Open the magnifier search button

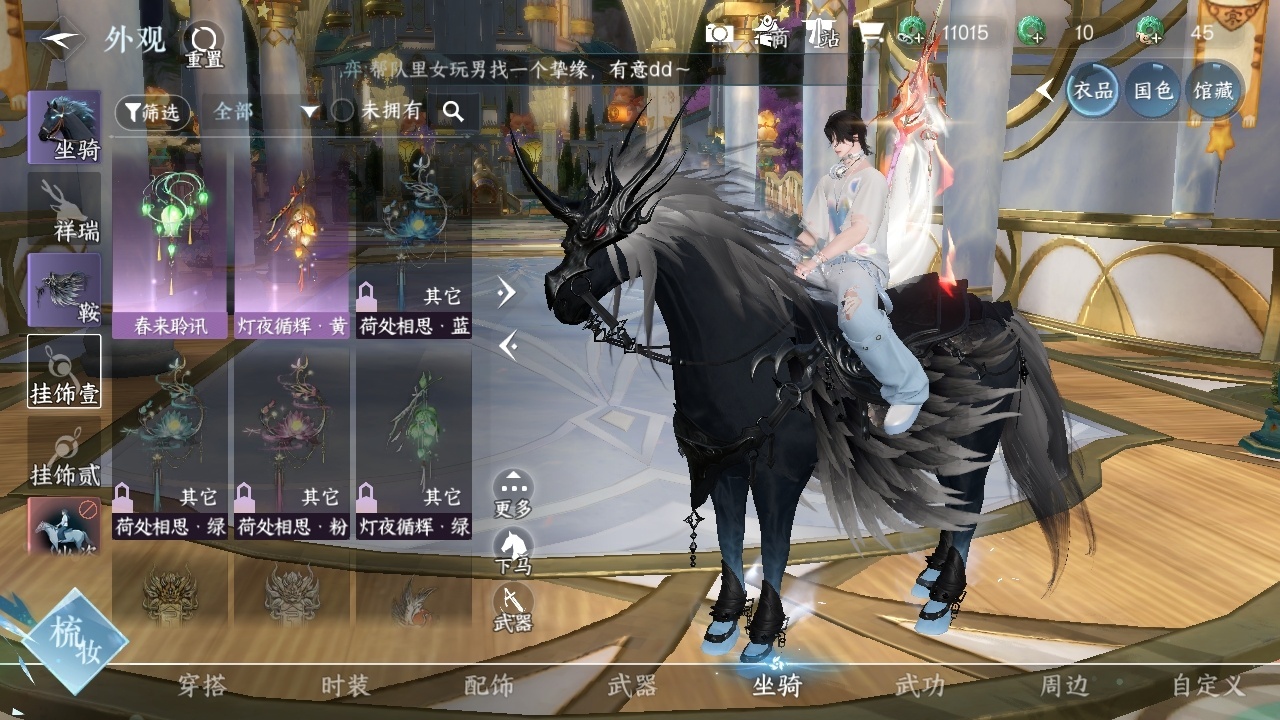(453, 112)
